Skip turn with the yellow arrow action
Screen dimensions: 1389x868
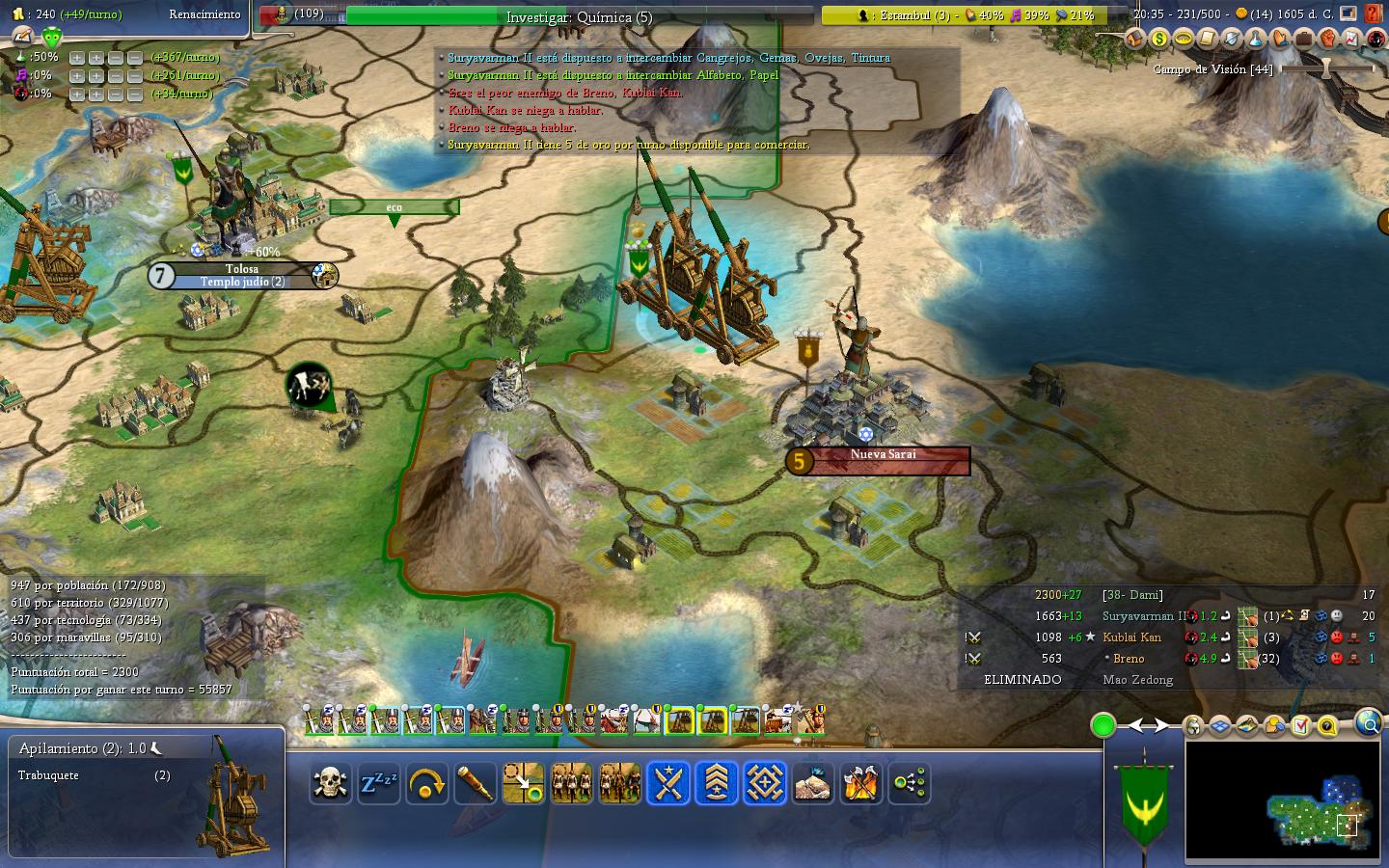pos(426,783)
